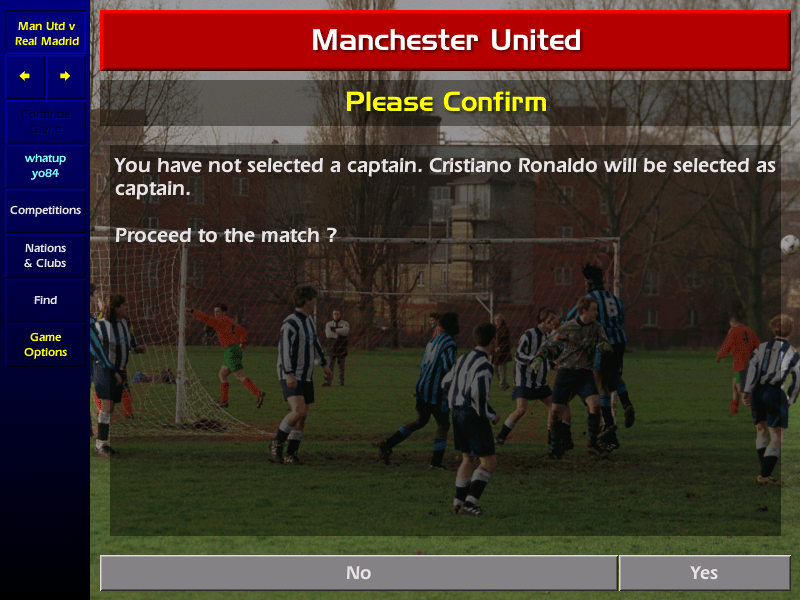This screenshot has width=800, height=600.
Task: Open the whatup yo84 manager screen
Action: point(46,166)
